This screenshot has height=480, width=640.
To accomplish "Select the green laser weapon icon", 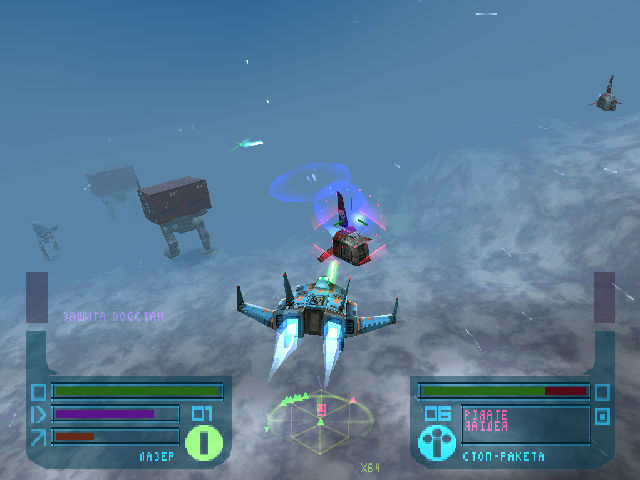I will pyautogui.click(x=202, y=441).
